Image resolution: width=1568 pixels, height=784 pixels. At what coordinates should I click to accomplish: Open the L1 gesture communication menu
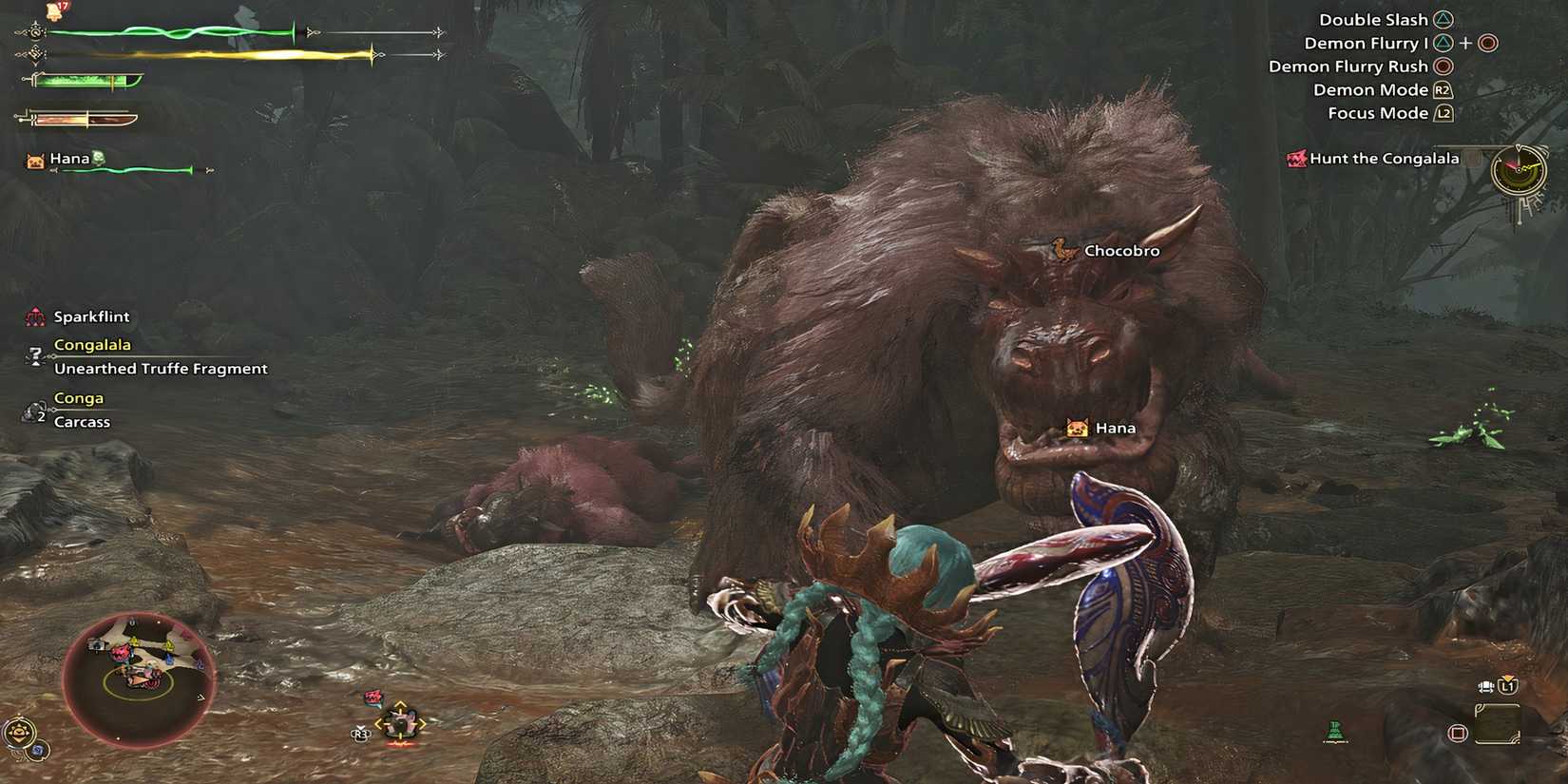tap(1507, 686)
